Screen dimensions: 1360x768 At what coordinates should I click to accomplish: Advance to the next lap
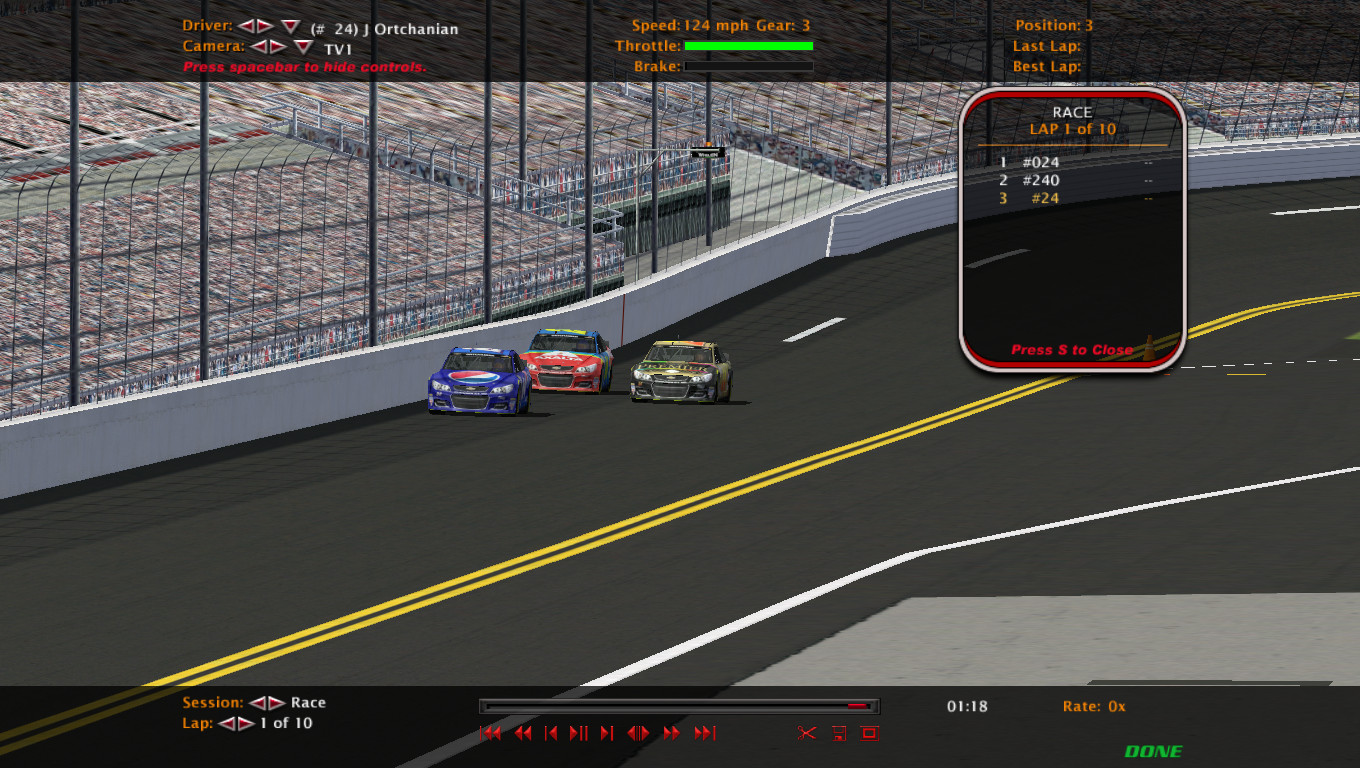pyautogui.click(x=246, y=723)
